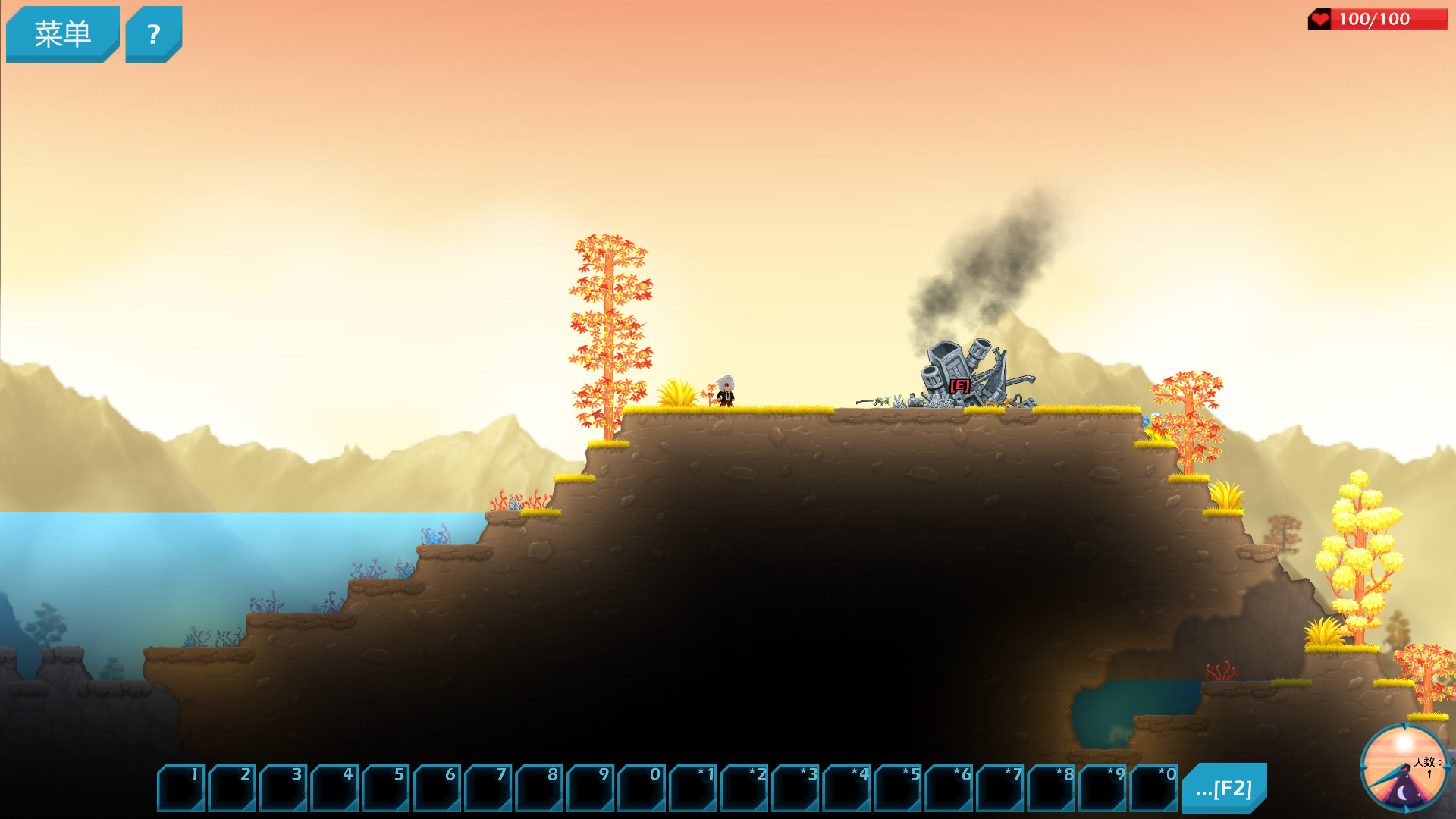Pick the hotbar slot labeled 0

pos(642,788)
